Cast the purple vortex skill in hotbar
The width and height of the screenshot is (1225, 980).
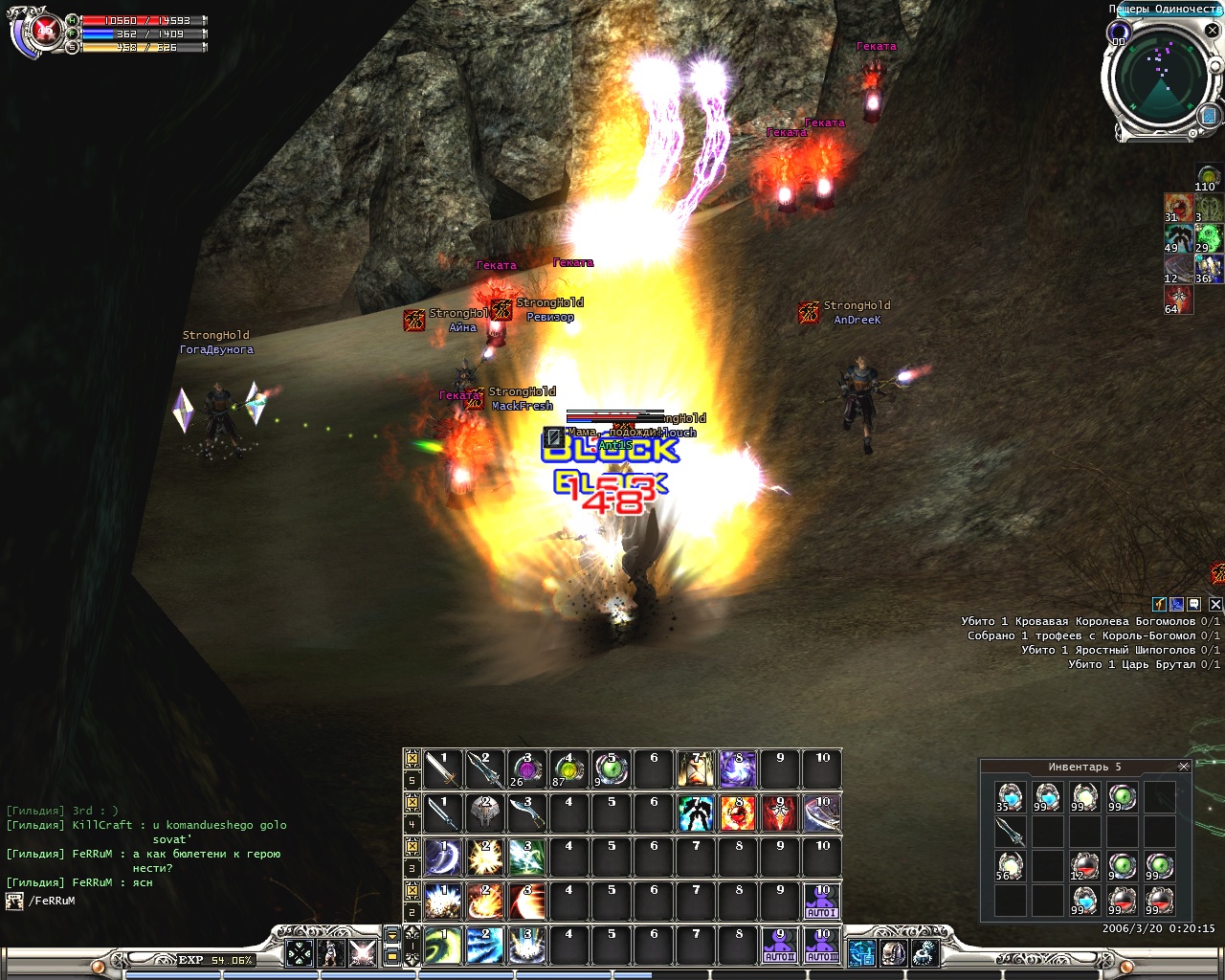(738, 769)
